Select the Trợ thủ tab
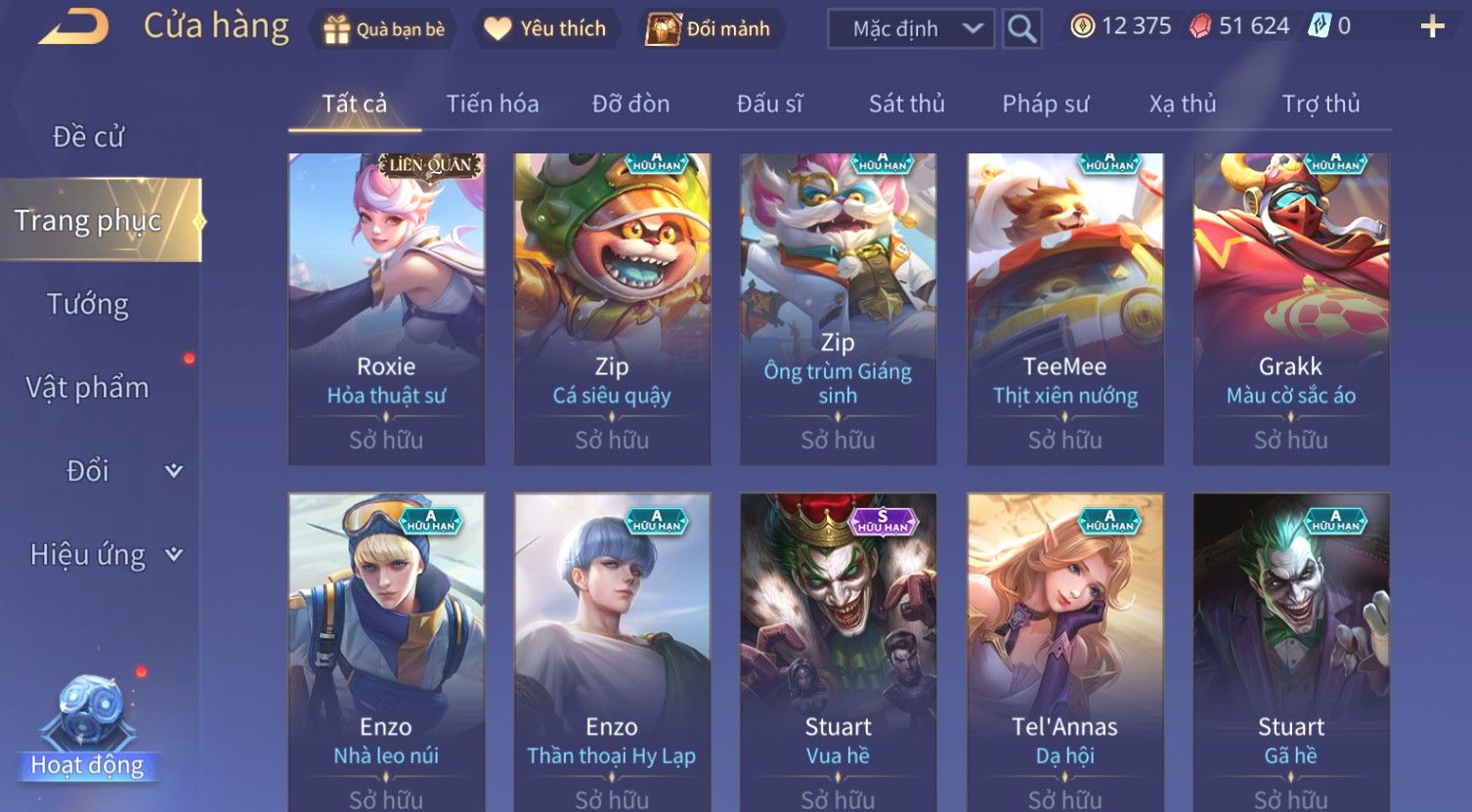Screen dimensions: 1472x812 point(1320,104)
